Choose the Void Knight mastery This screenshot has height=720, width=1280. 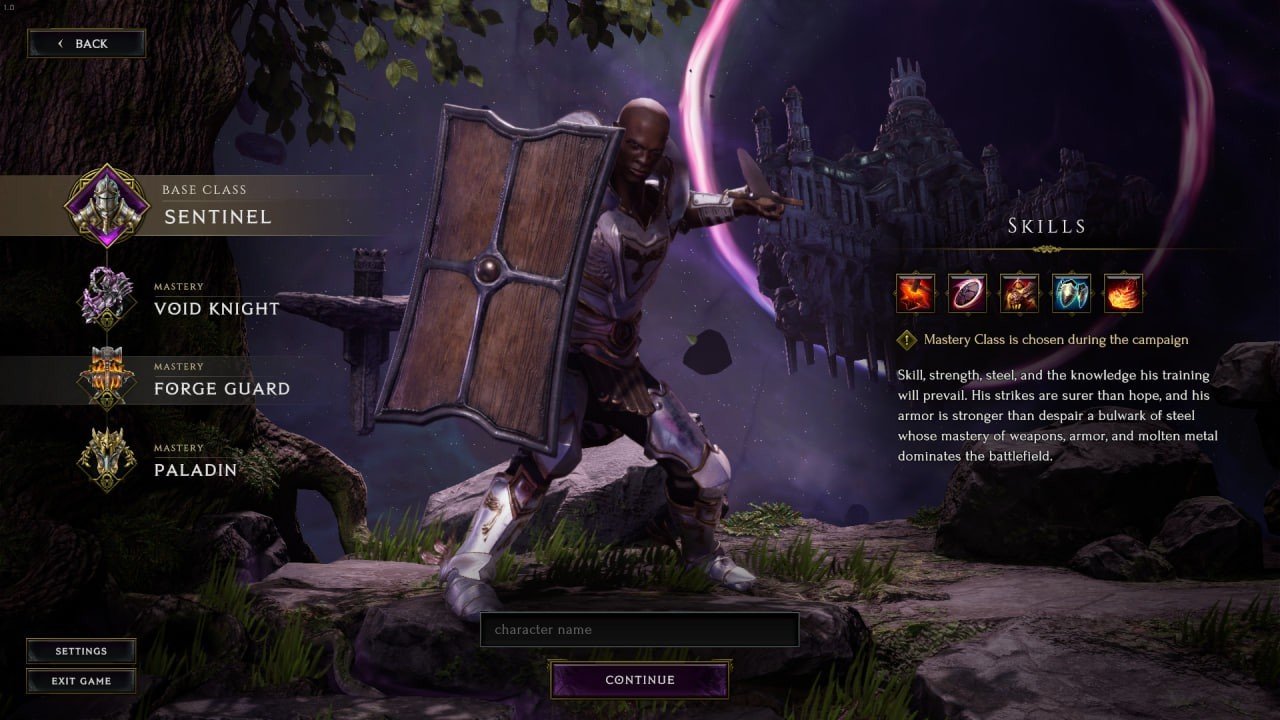click(215, 300)
